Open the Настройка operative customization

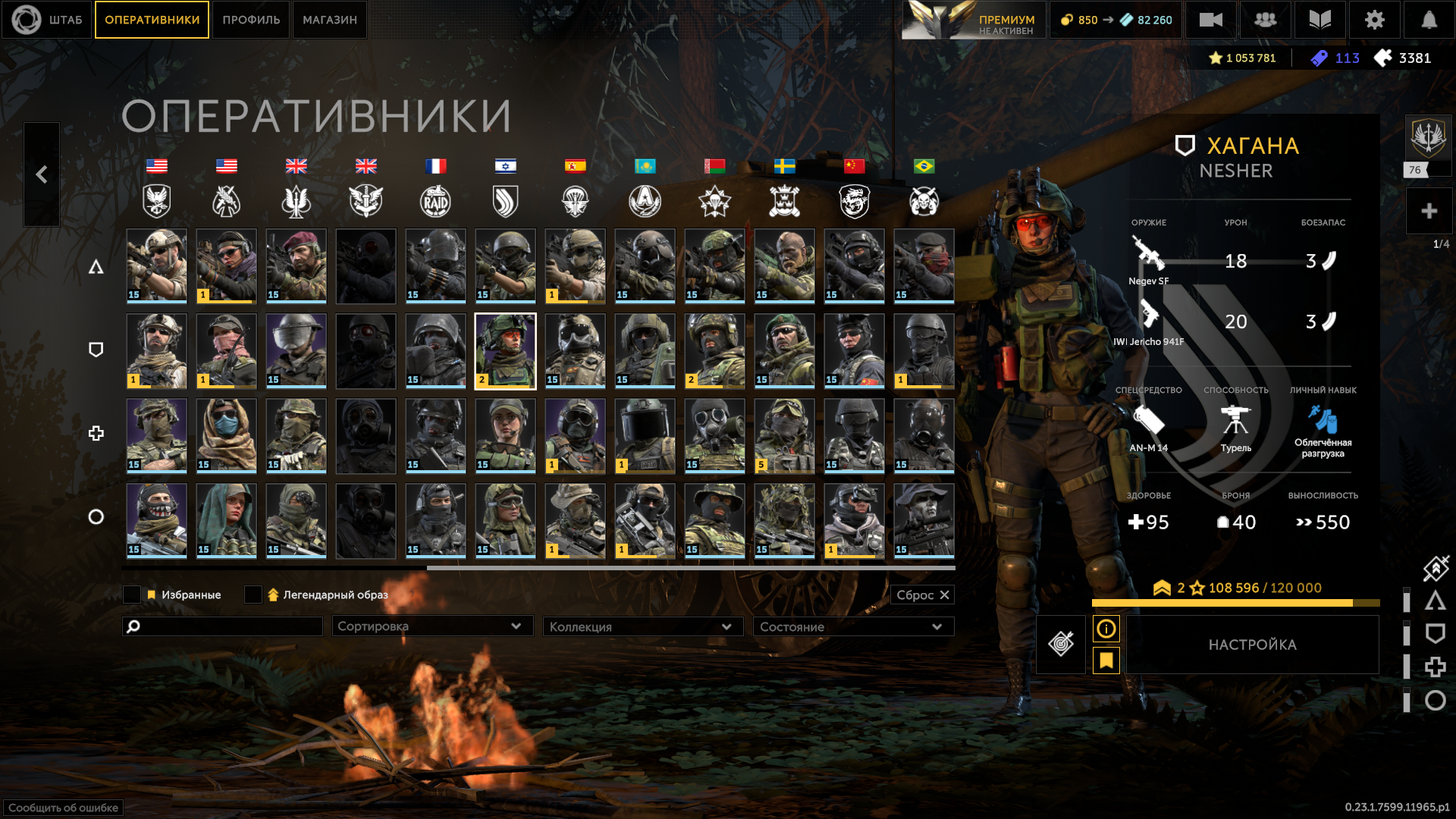click(1252, 645)
